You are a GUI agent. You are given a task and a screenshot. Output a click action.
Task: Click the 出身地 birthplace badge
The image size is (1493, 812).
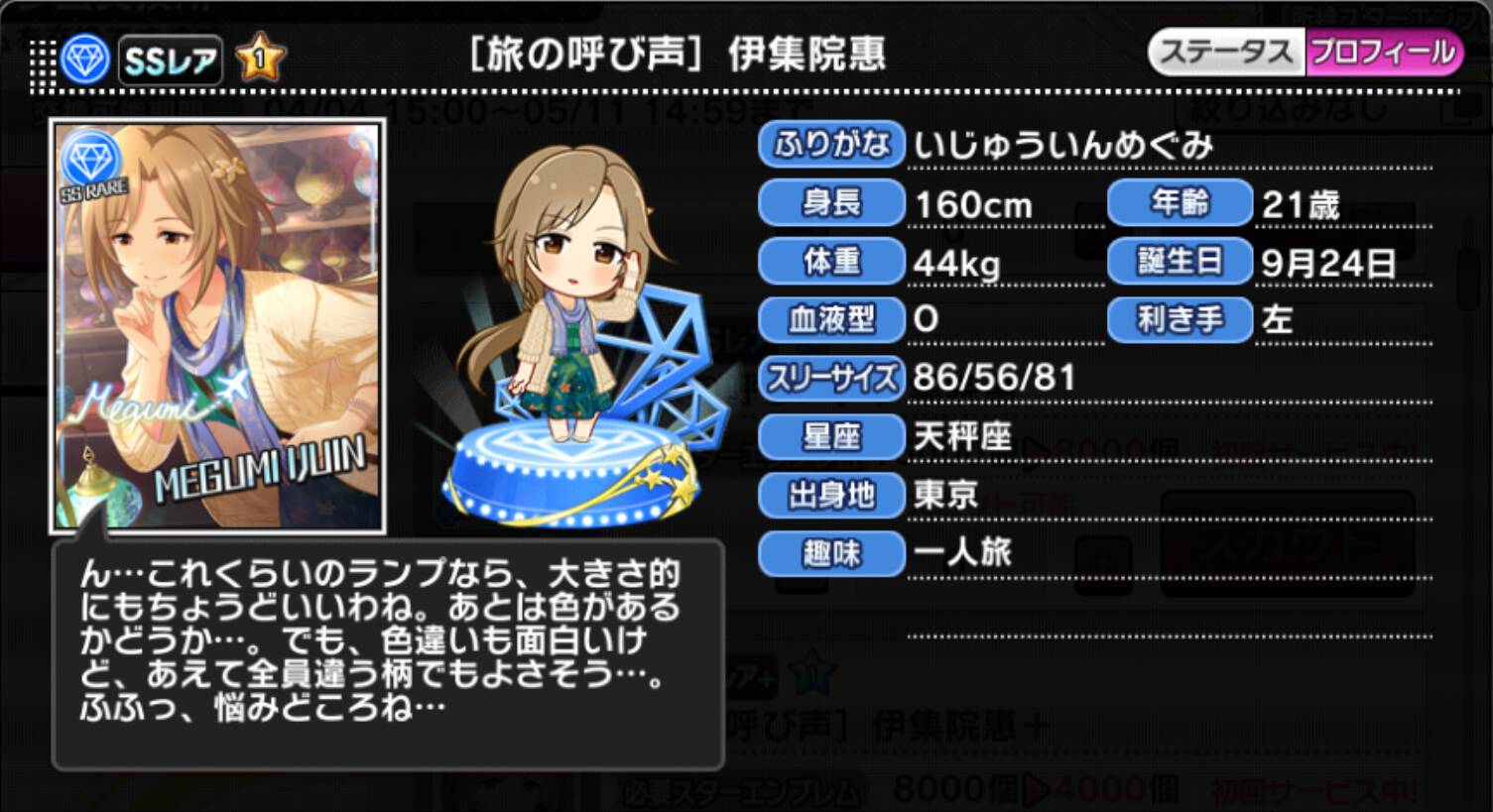click(830, 496)
